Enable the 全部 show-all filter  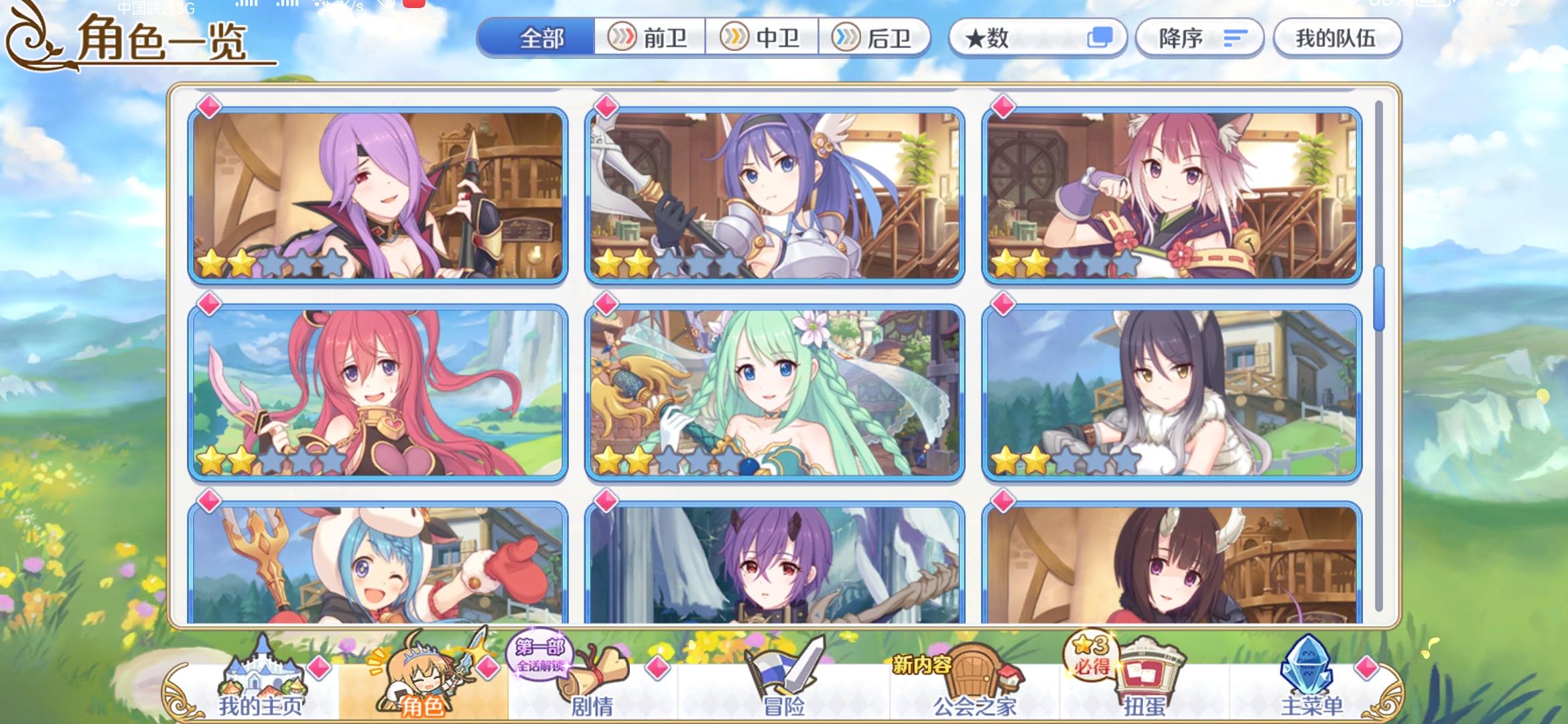pyautogui.click(x=539, y=38)
